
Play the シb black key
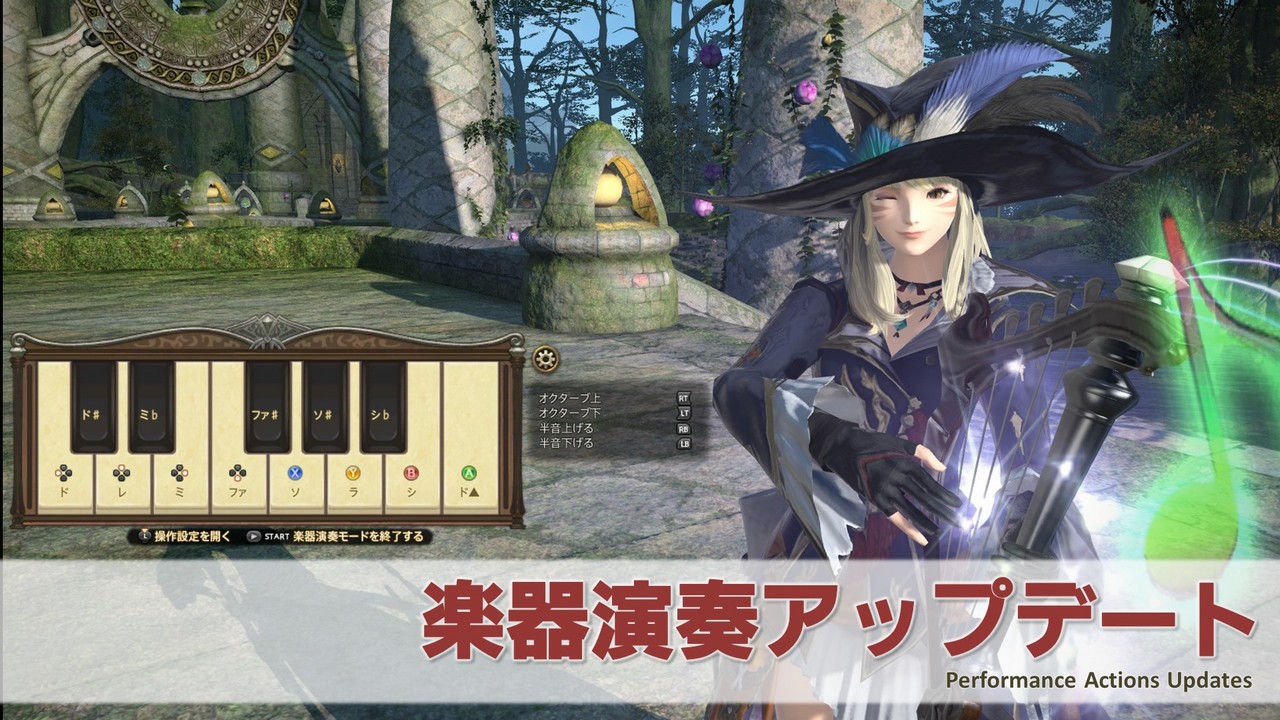coord(383,406)
